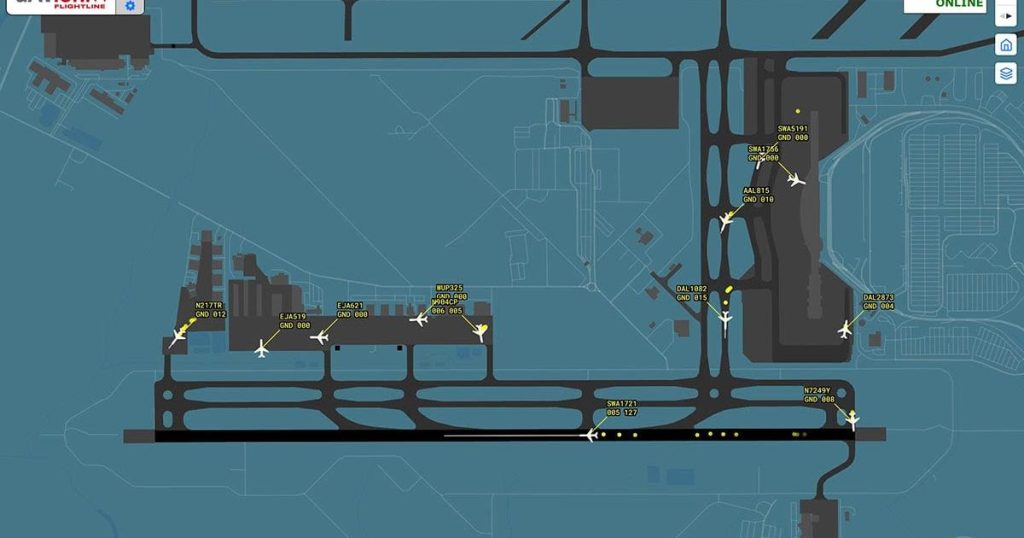Open the map layers panel

pos(1005,74)
